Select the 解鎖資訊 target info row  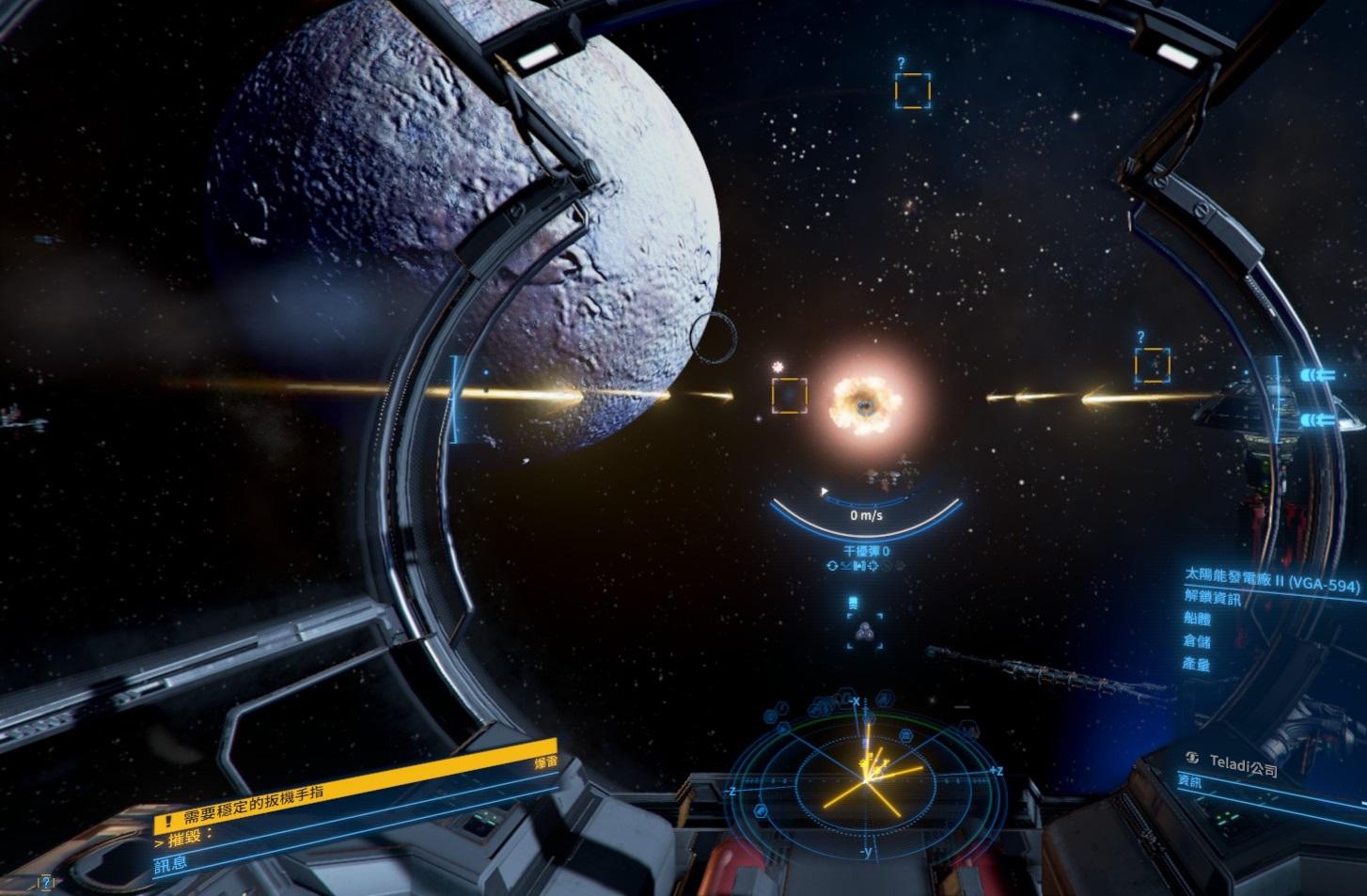[1213, 599]
